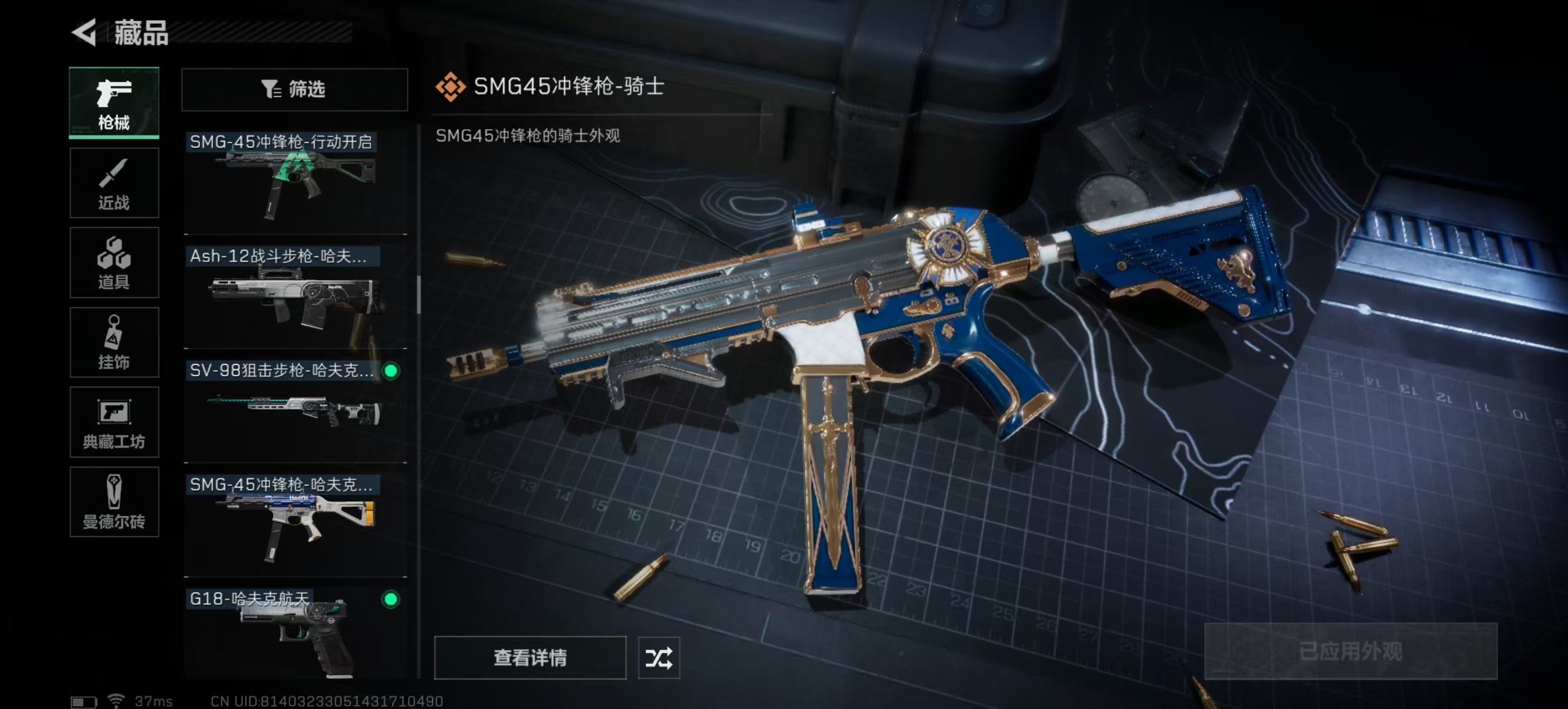Choose the Ash-12战斗步枪 skin entry
This screenshot has width=1568, height=709.
click(295, 295)
